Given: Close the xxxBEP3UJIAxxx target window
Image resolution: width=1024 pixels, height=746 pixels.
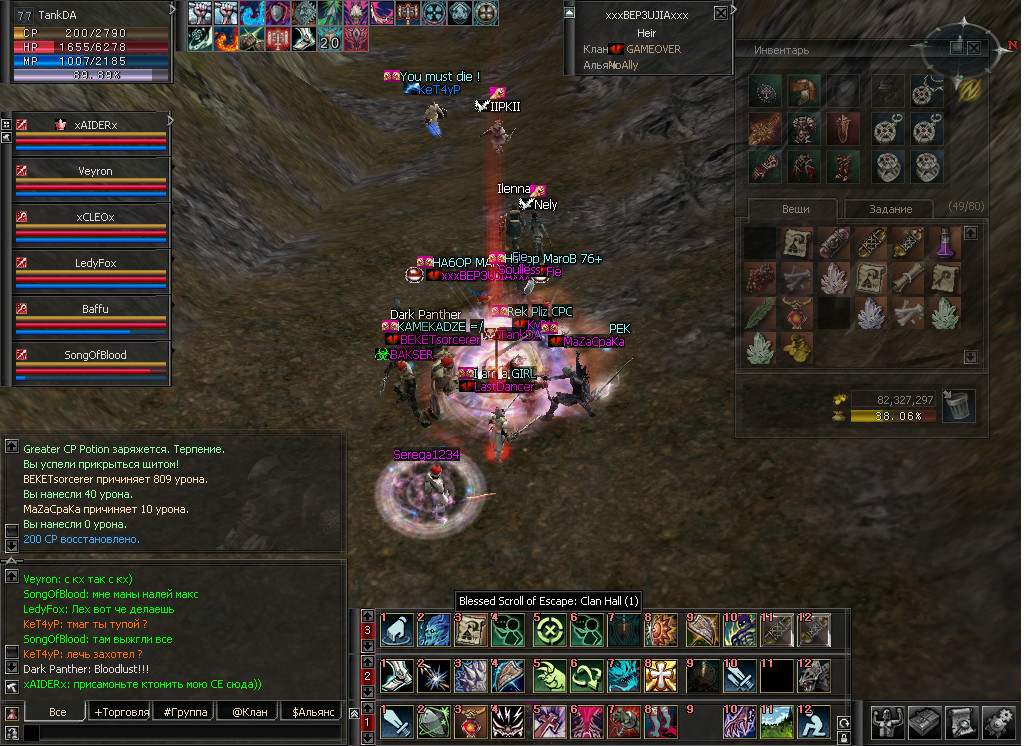Looking at the screenshot, I should (x=720, y=14).
